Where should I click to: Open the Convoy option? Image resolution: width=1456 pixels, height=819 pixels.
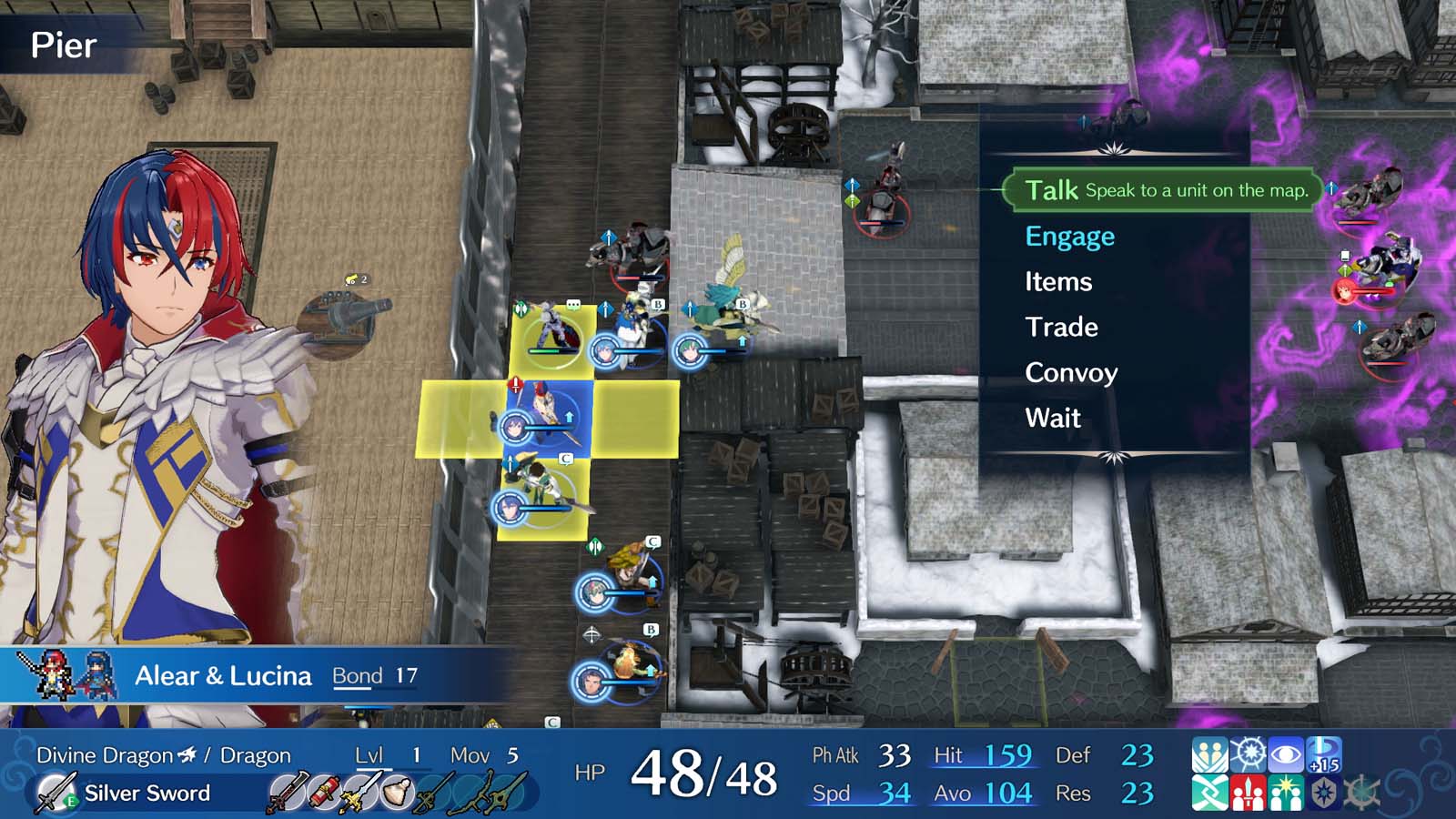(x=1072, y=373)
